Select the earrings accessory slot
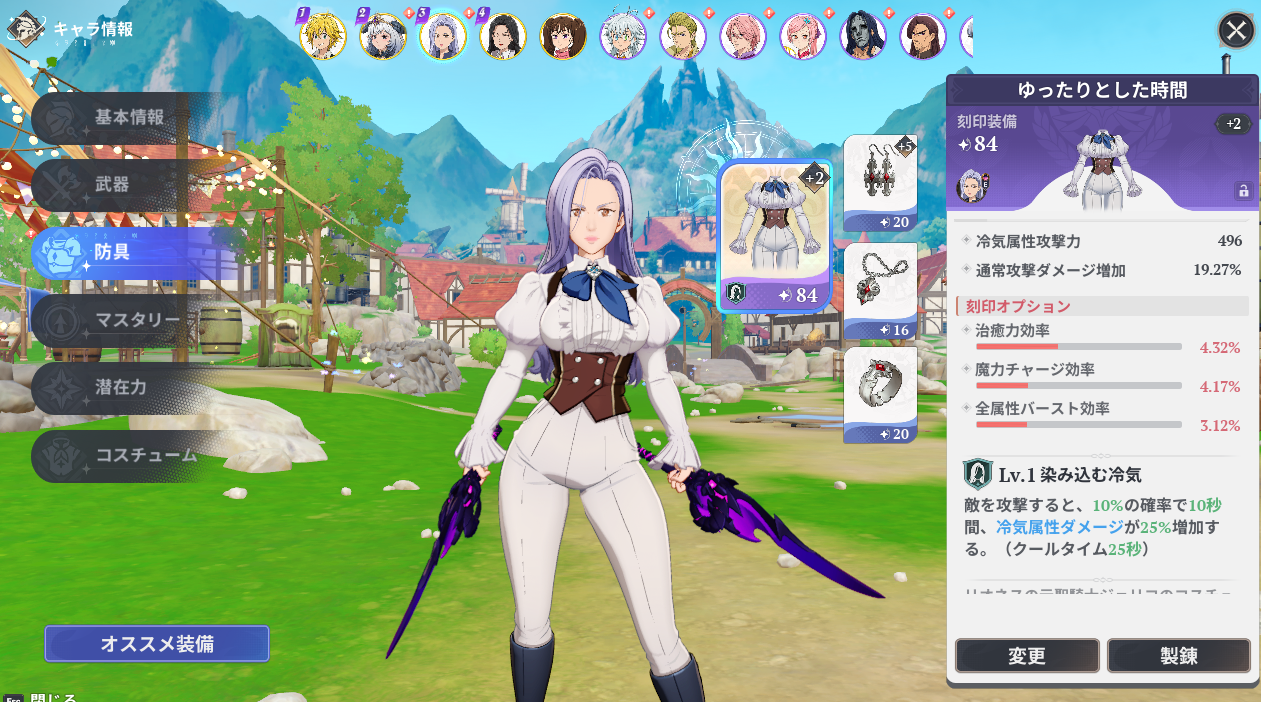The image size is (1261, 702). point(880,183)
